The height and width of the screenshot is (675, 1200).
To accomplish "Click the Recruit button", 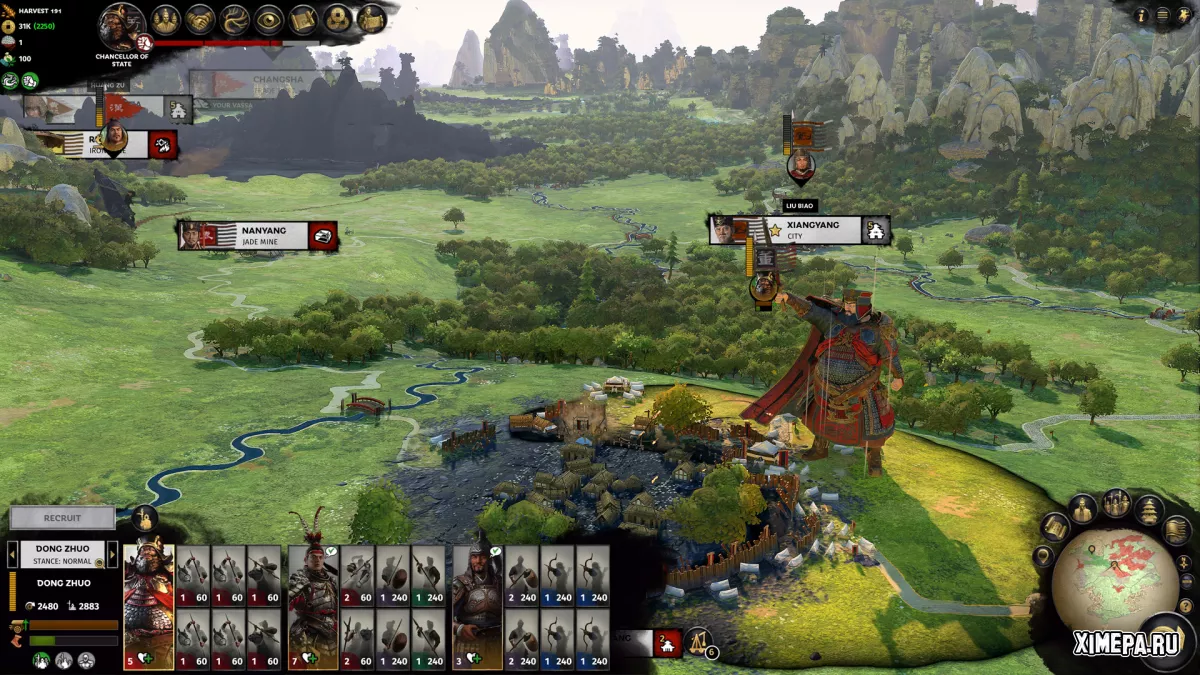I will (62, 518).
